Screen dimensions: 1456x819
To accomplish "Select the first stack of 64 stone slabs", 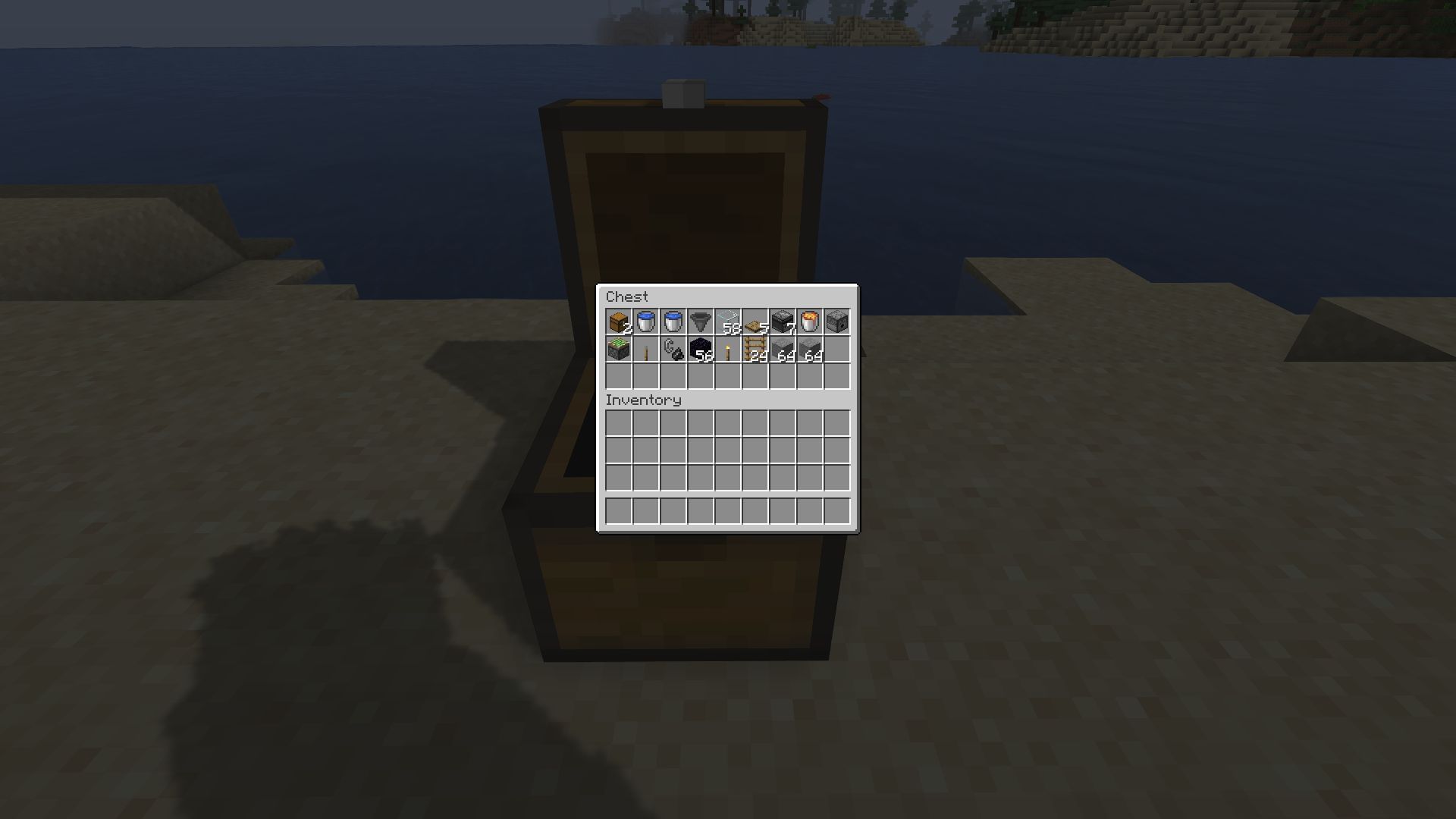I will tap(783, 349).
